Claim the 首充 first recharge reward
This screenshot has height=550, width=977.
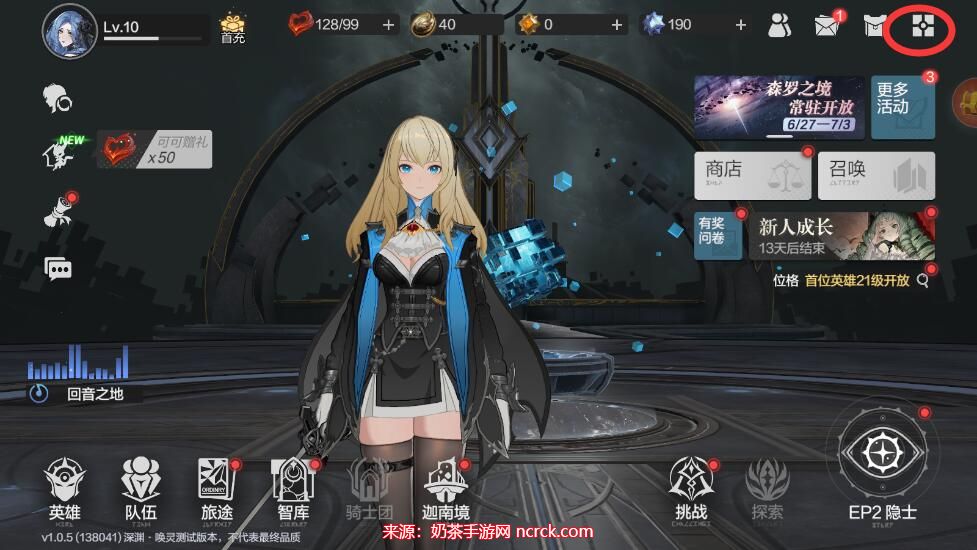[x=233, y=28]
